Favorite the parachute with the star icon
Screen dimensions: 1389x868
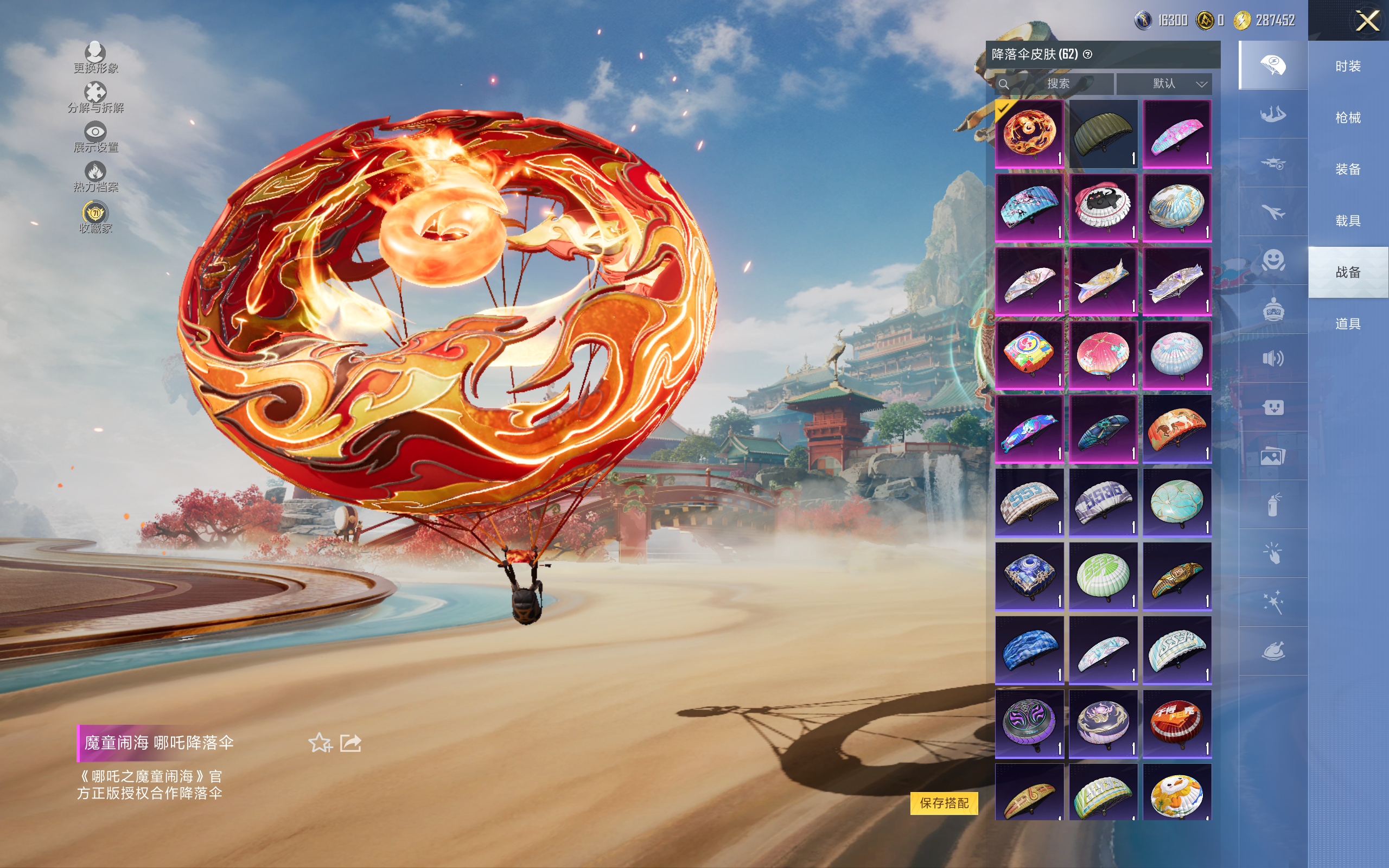click(x=320, y=743)
